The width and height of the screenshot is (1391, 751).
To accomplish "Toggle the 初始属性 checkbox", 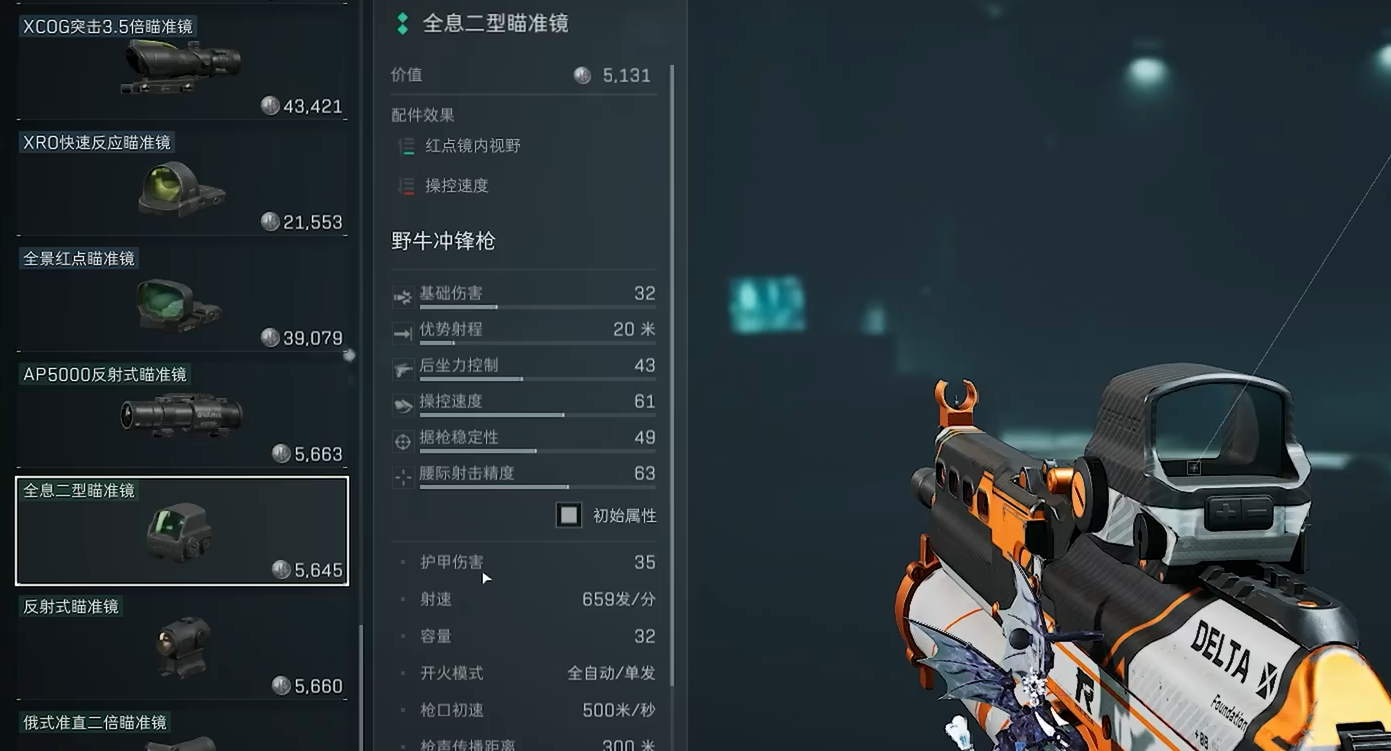I will (569, 514).
